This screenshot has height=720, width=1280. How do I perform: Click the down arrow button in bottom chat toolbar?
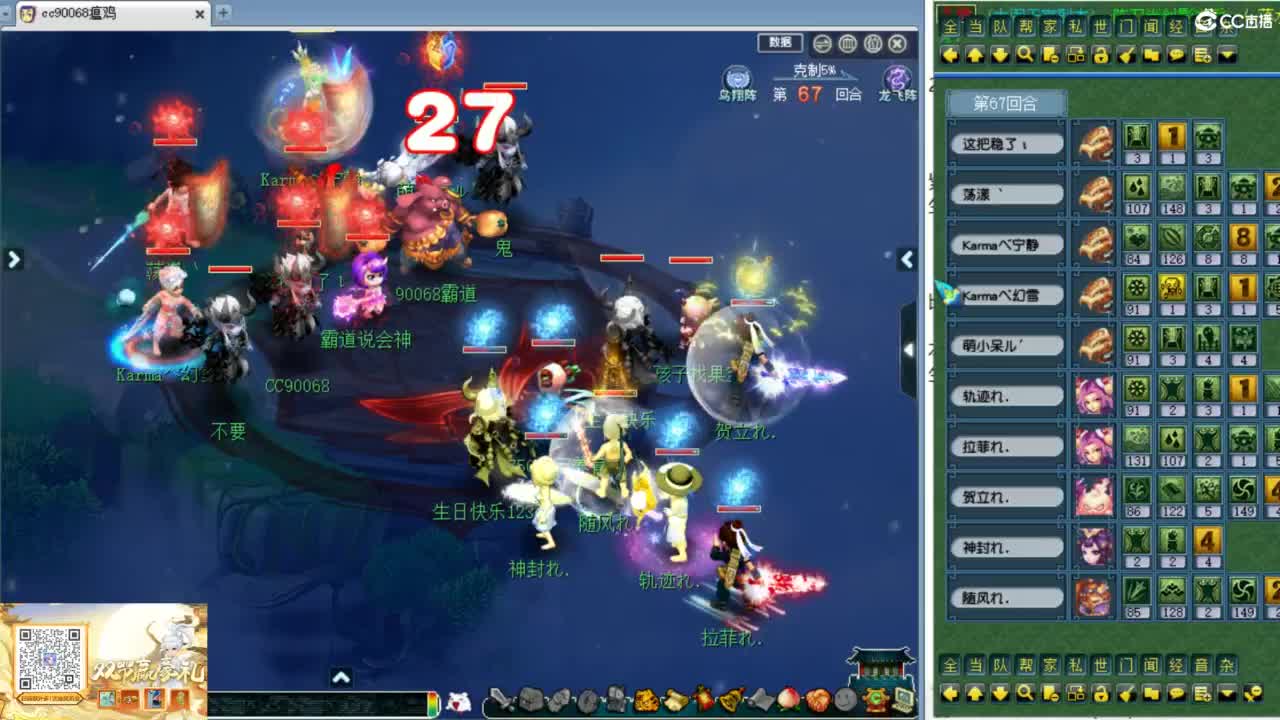point(1000,693)
